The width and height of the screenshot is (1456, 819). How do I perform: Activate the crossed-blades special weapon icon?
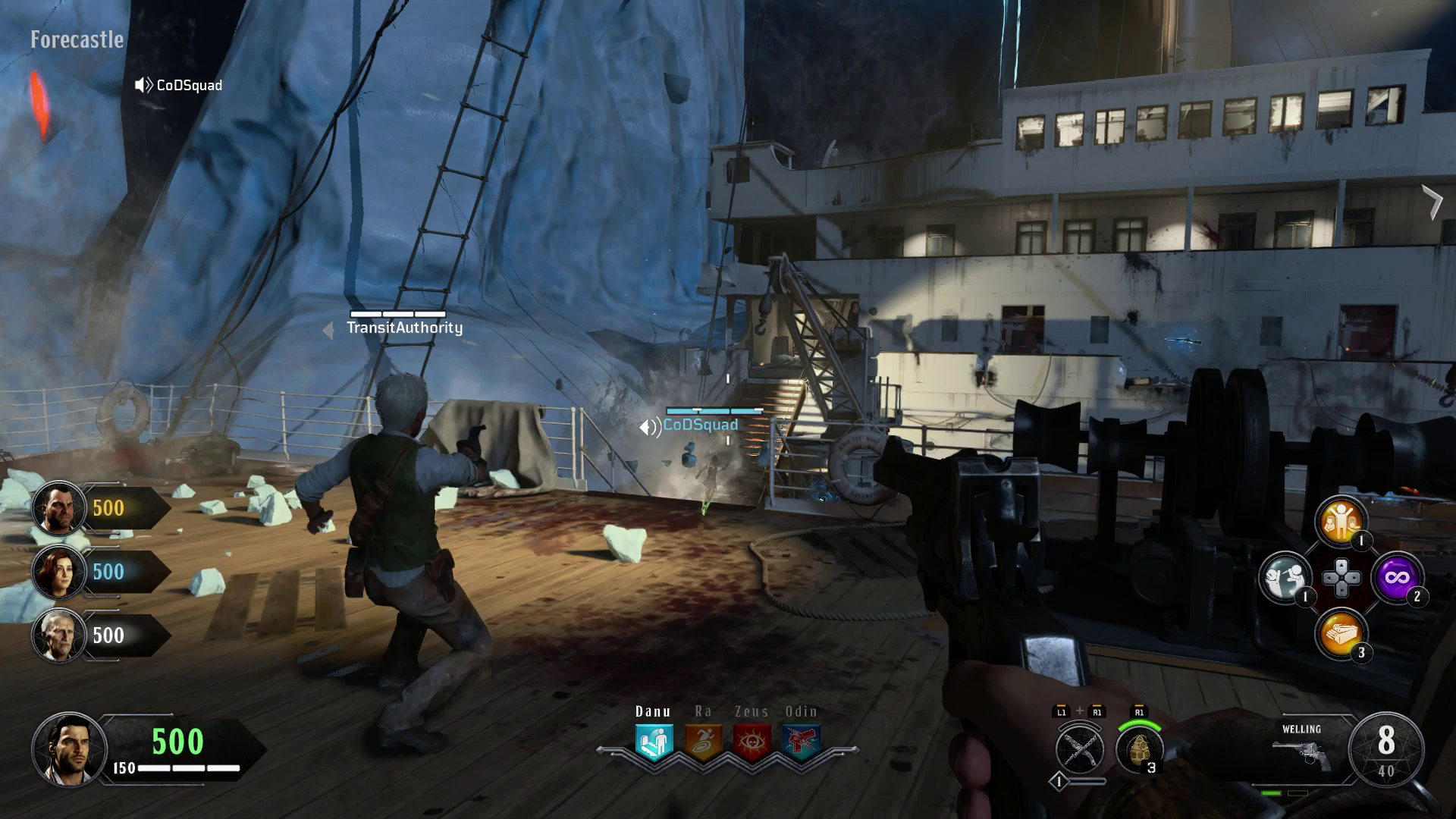1079,749
